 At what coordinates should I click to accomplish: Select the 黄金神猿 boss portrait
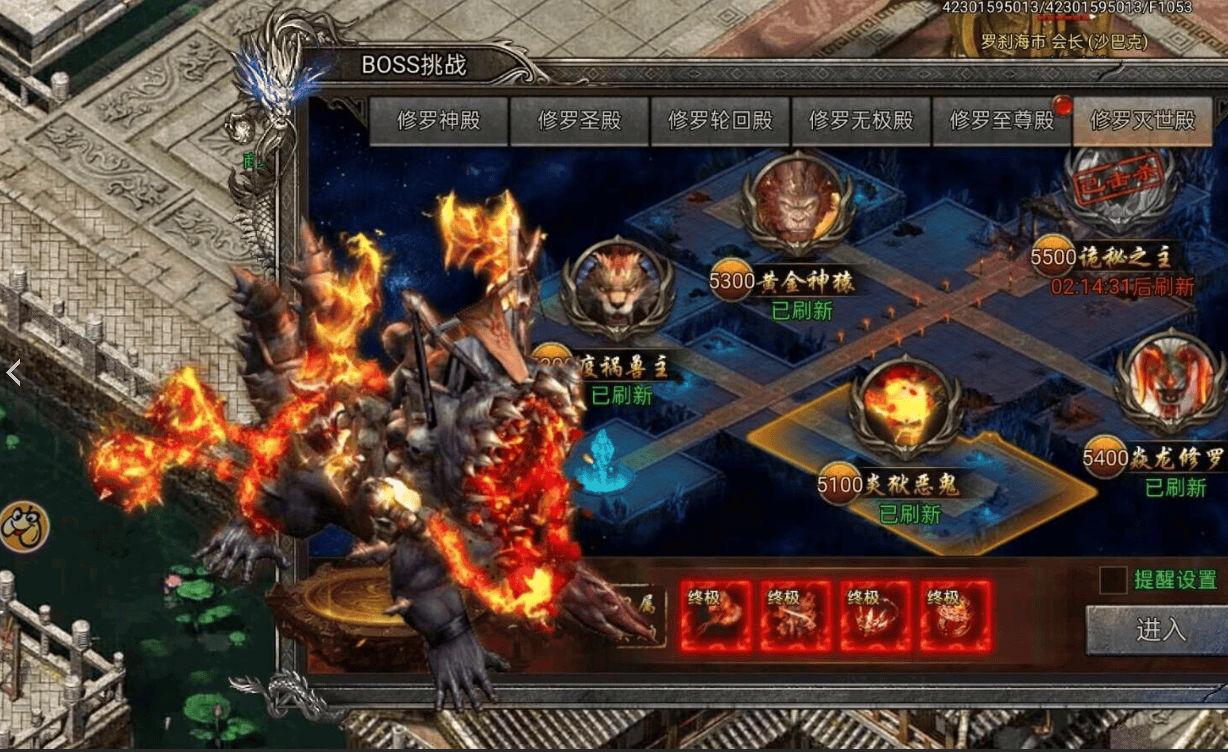(797, 204)
